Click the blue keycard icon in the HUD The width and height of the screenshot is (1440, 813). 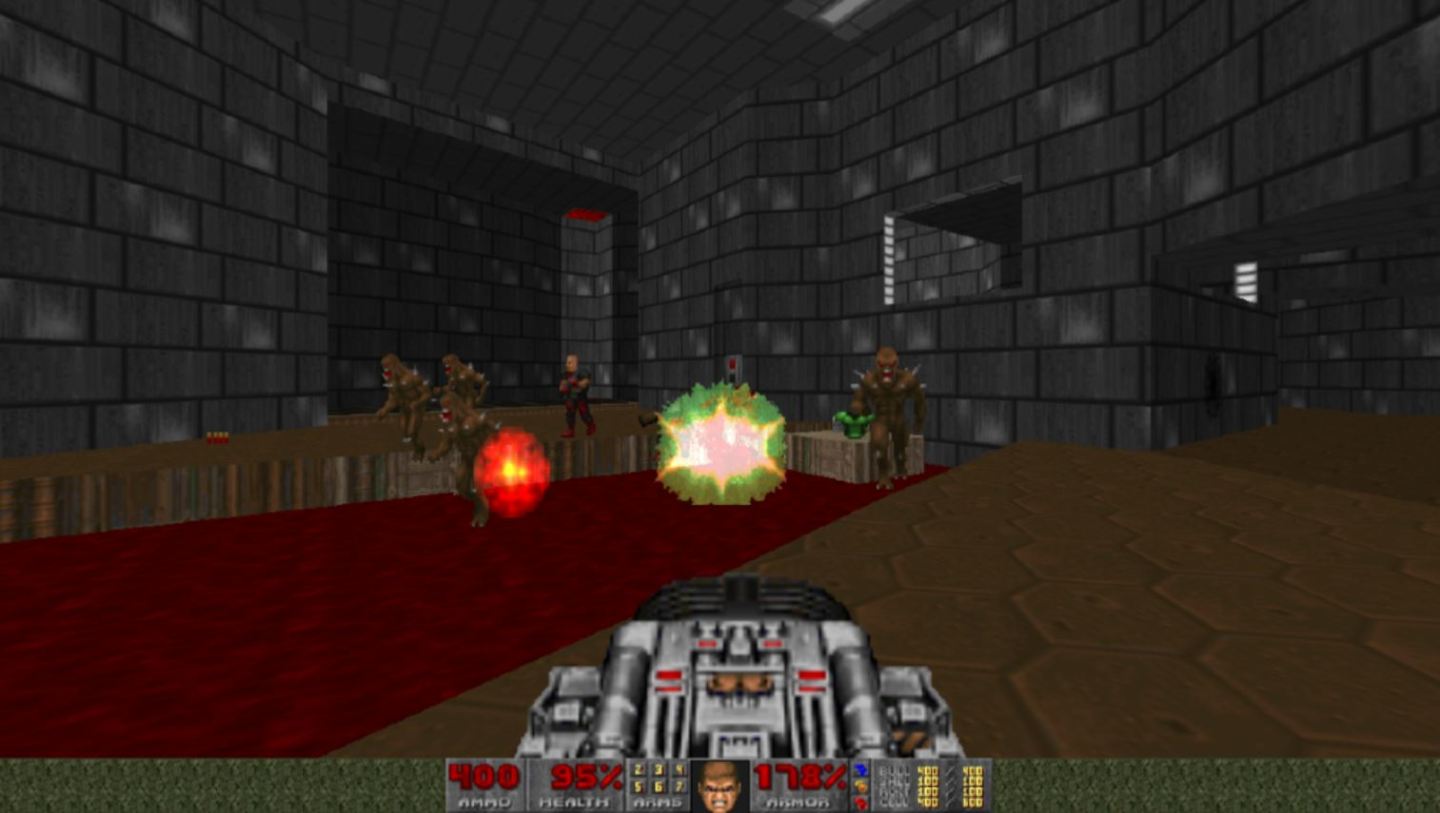click(860, 770)
